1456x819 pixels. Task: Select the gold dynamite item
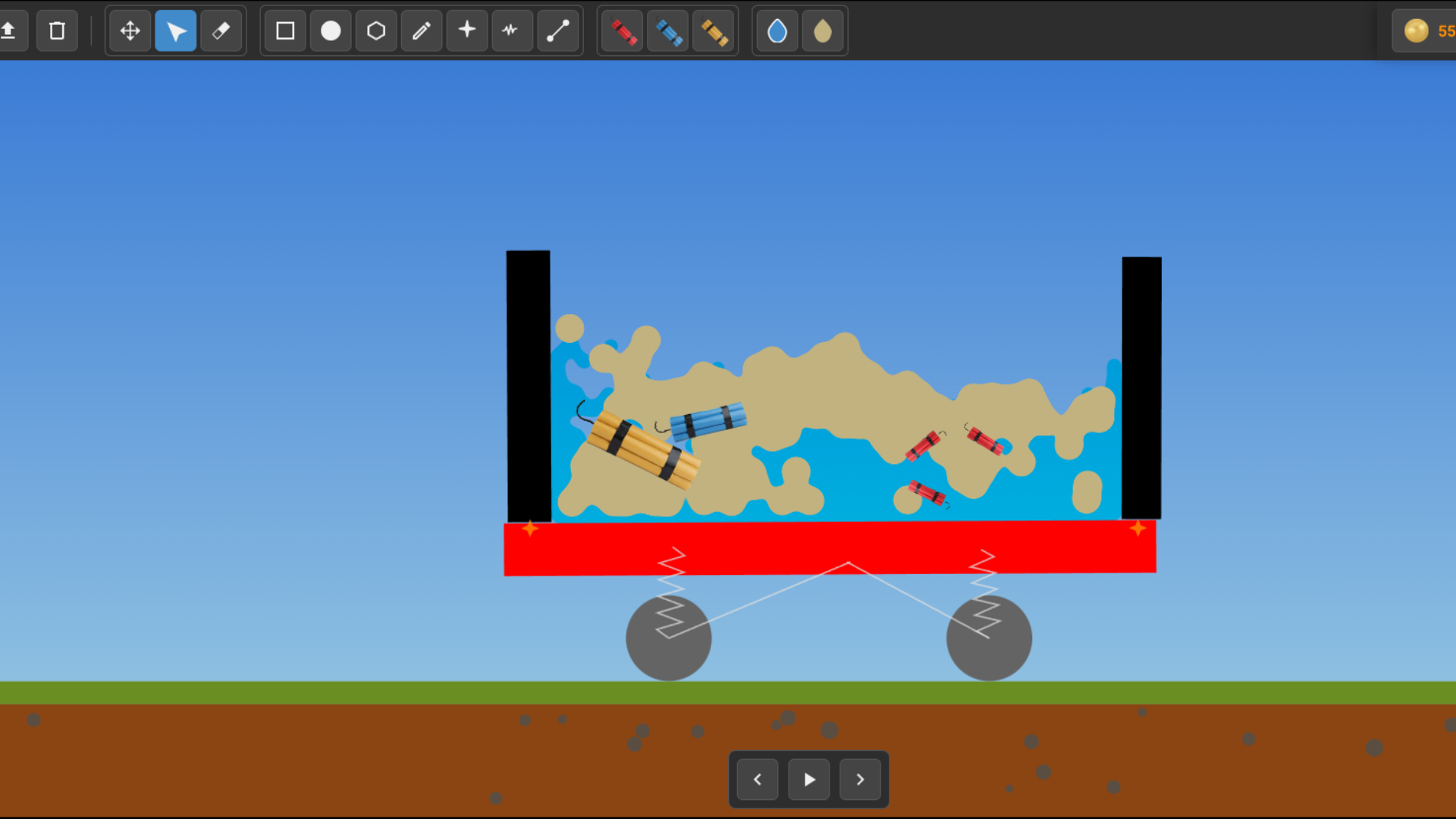(714, 31)
